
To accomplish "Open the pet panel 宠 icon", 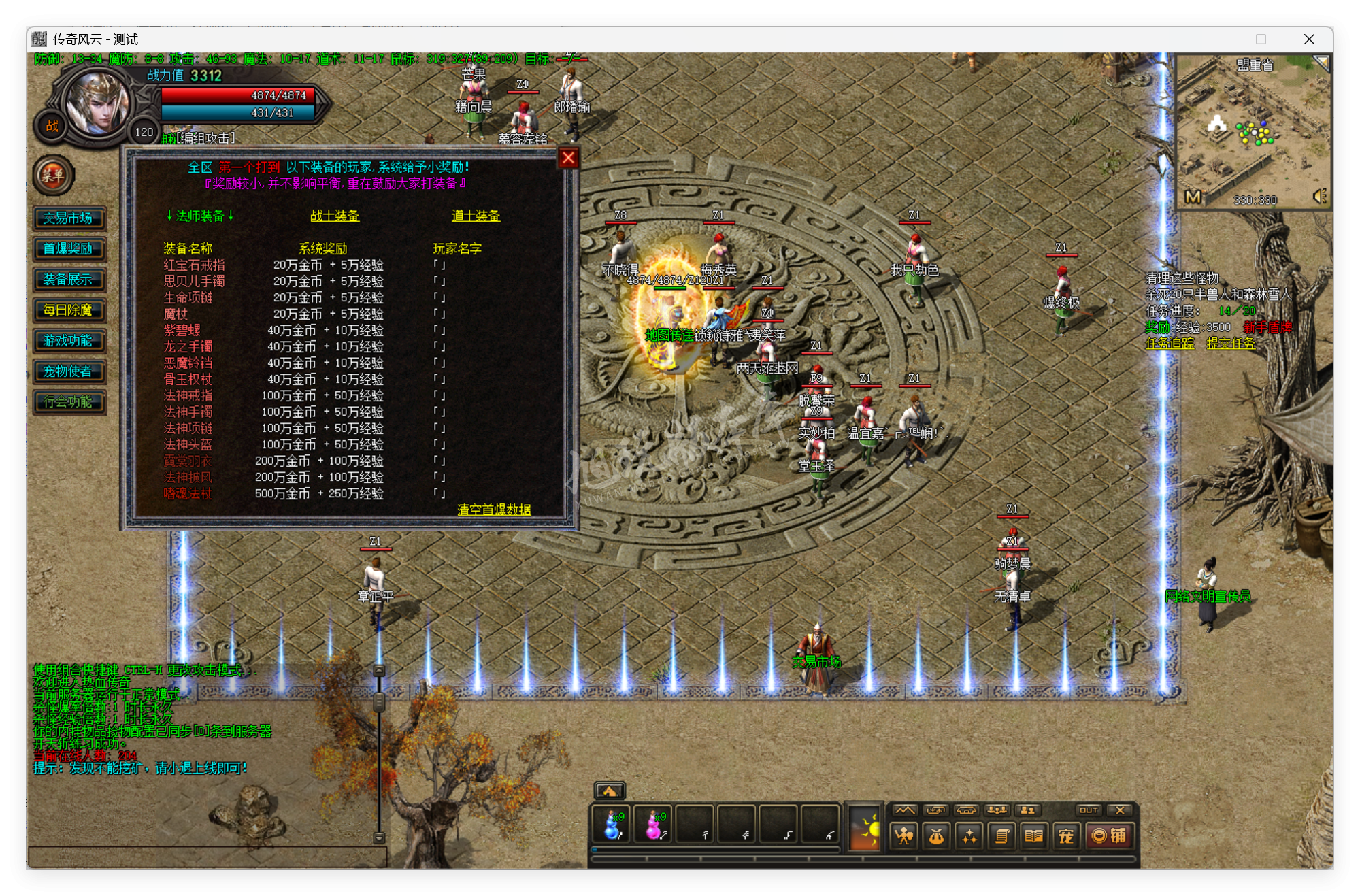I will coord(1066,835).
